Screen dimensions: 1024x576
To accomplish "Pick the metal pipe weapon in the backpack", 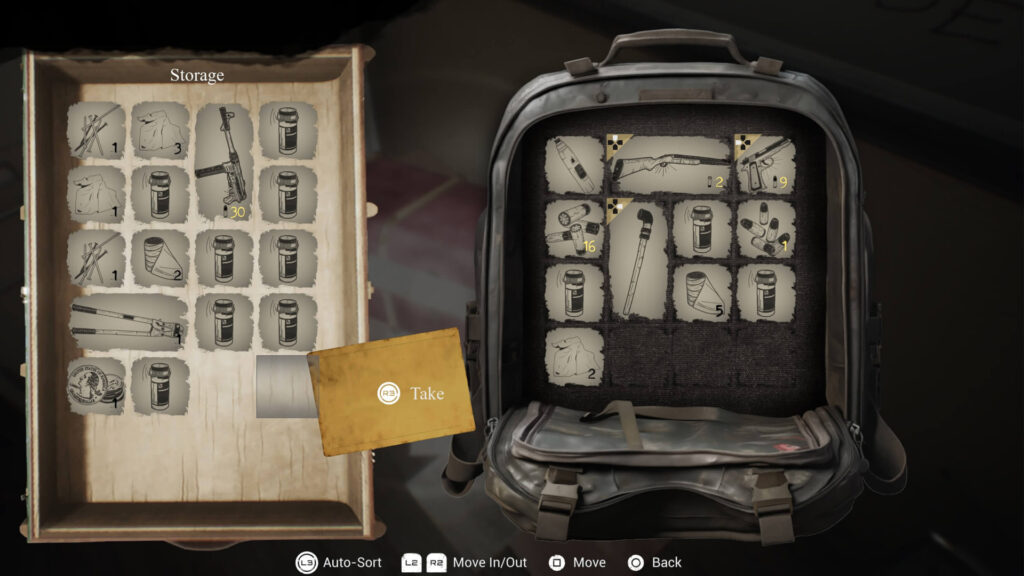I will [x=638, y=259].
